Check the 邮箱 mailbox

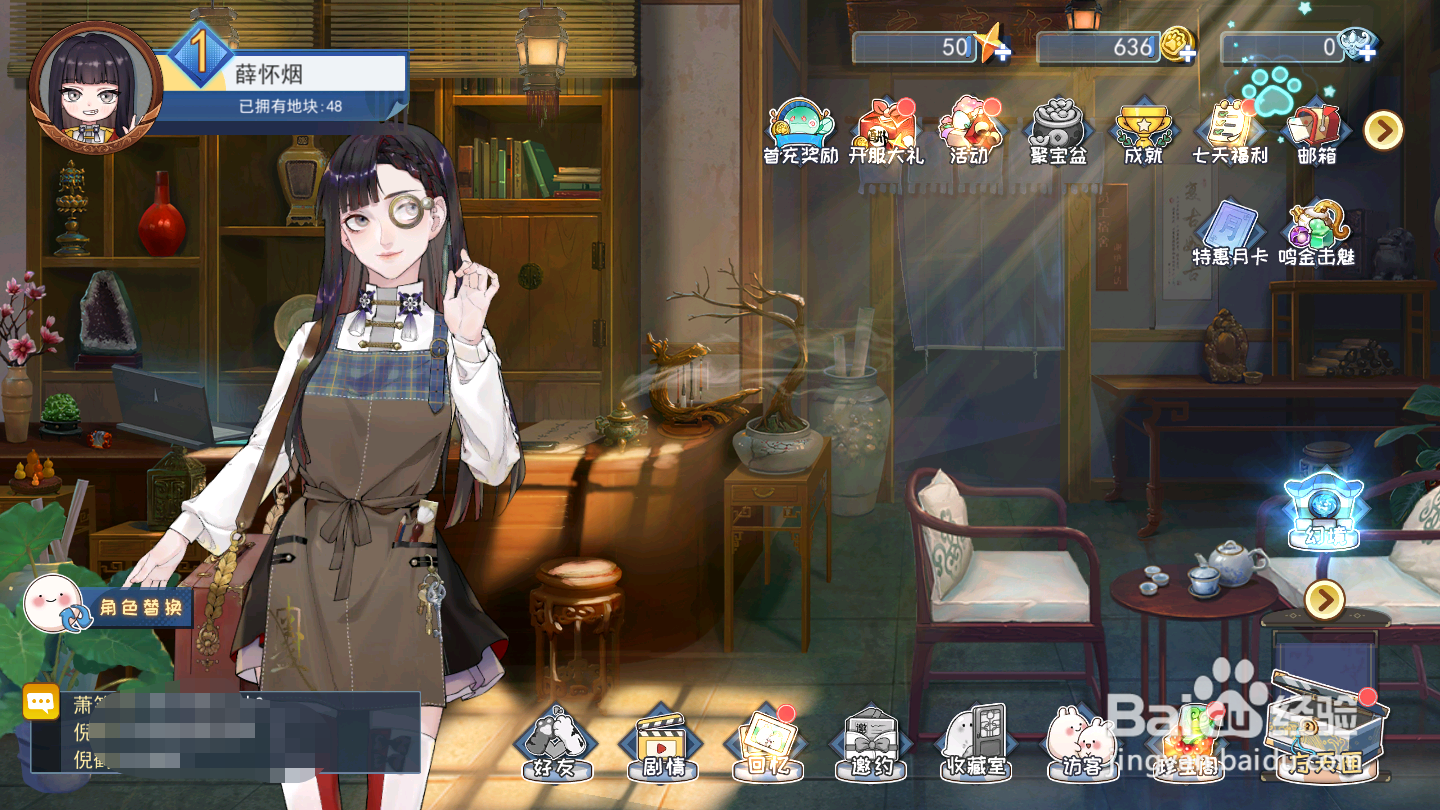(x=1316, y=131)
